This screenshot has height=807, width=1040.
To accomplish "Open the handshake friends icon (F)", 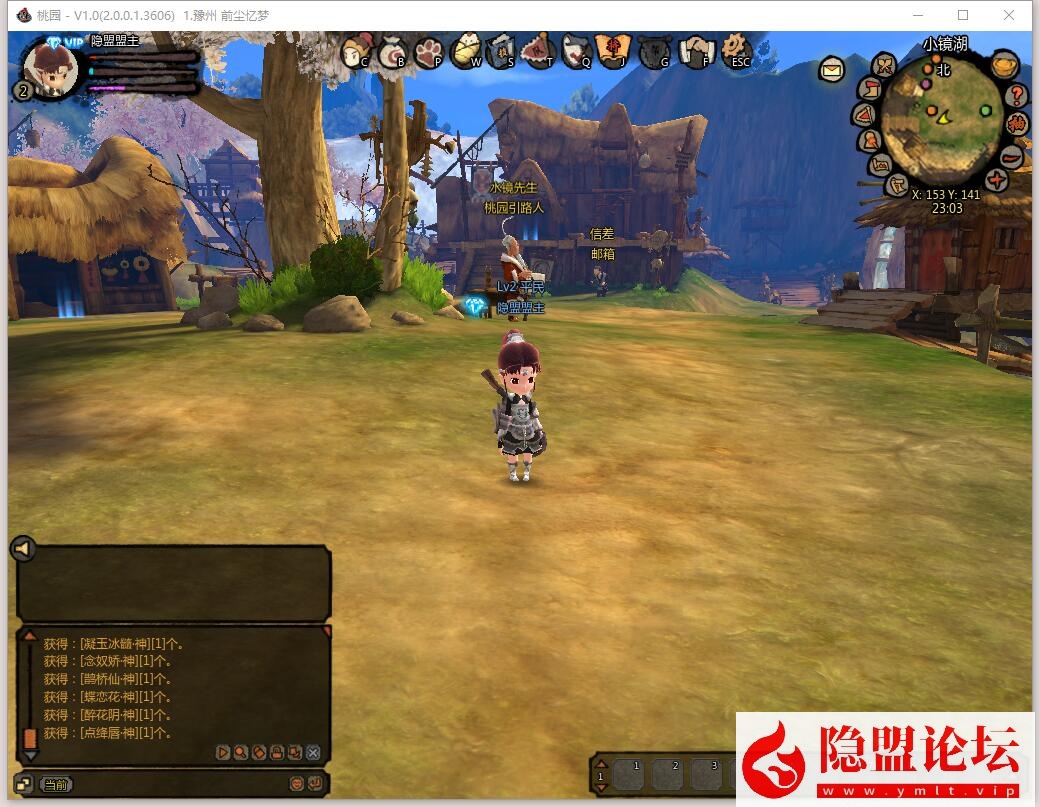I will [697, 51].
